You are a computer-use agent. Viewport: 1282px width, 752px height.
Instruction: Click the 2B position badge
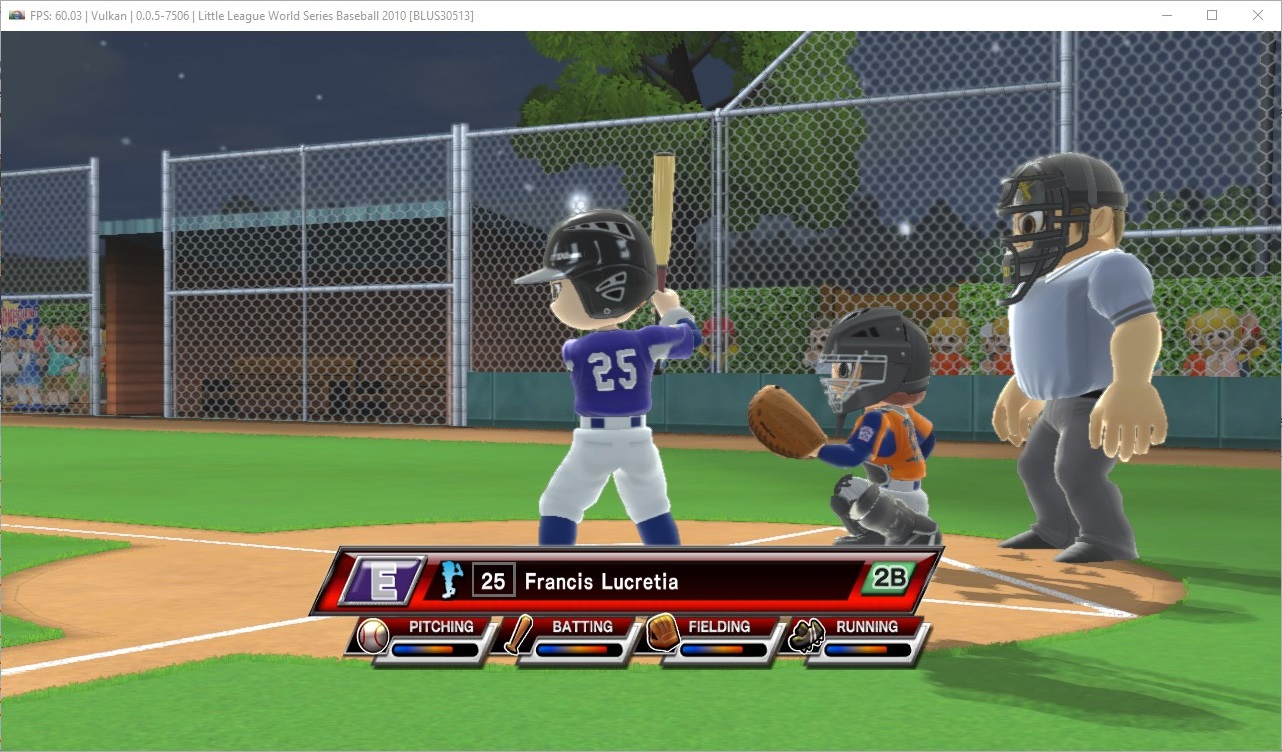pos(888,578)
